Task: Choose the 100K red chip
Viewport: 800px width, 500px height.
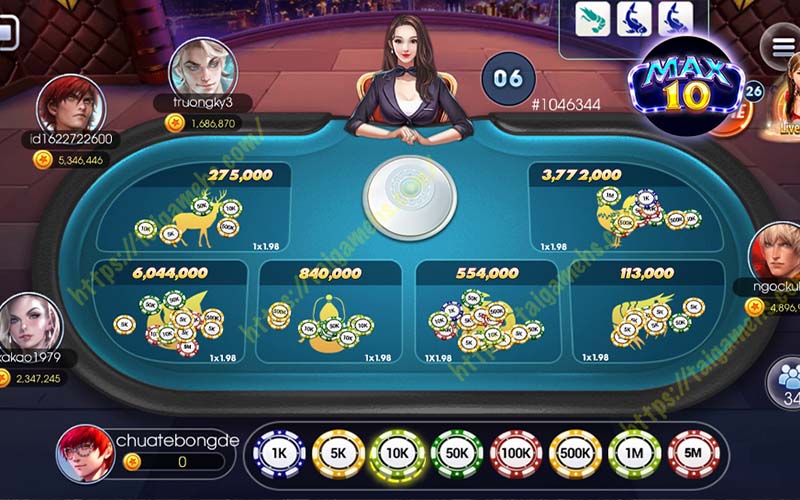Action: (516, 454)
